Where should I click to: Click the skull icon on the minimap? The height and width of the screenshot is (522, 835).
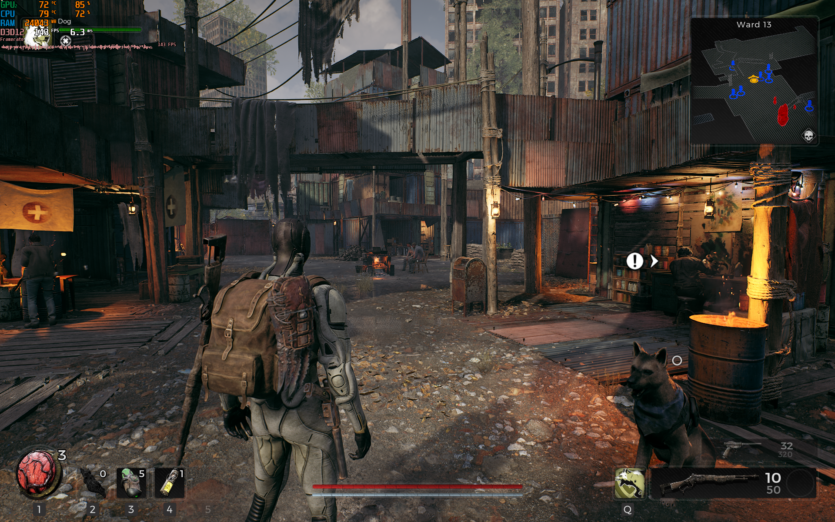807,135
